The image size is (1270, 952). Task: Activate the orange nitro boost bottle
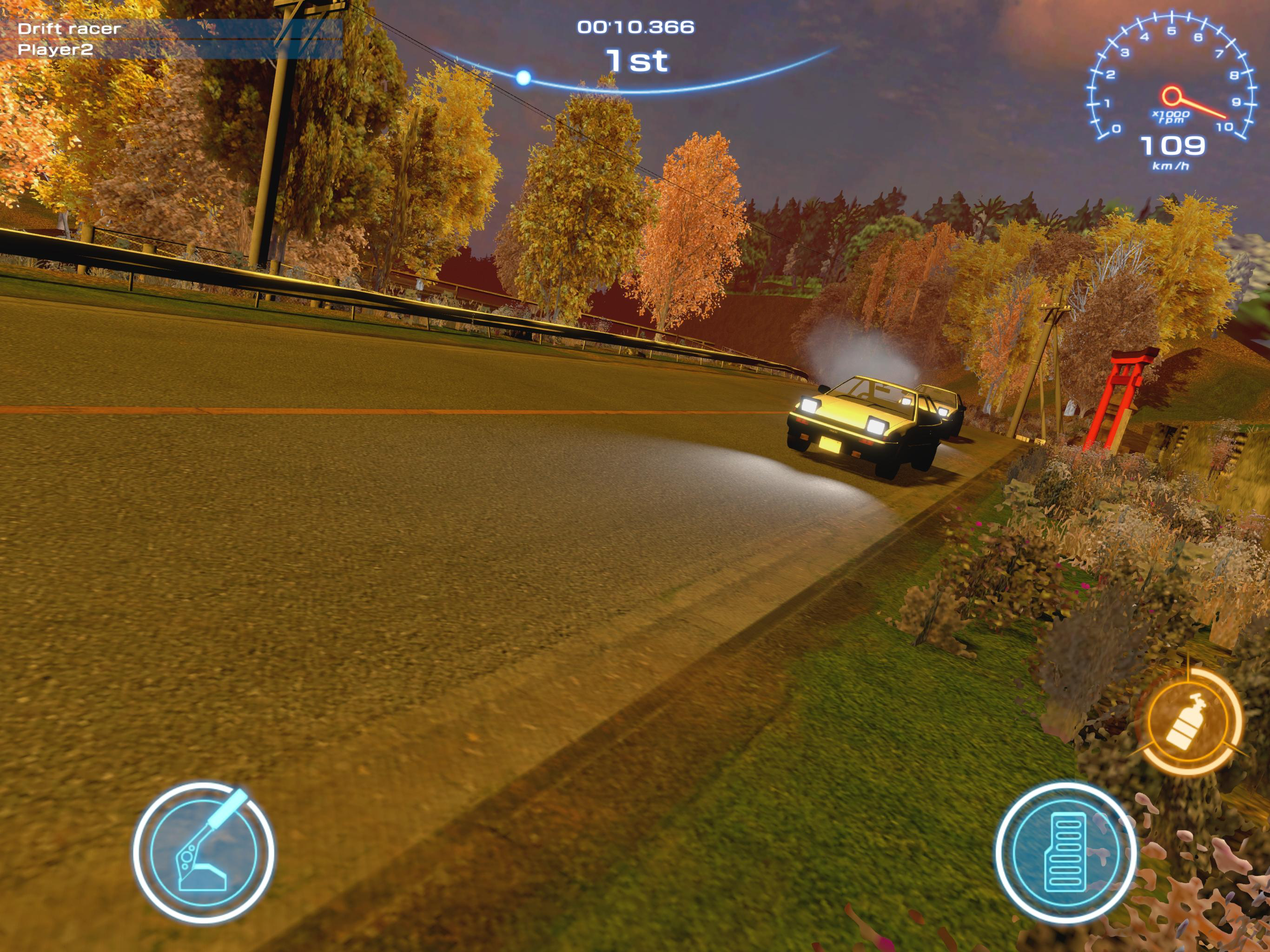click(x=1187, y=721)
